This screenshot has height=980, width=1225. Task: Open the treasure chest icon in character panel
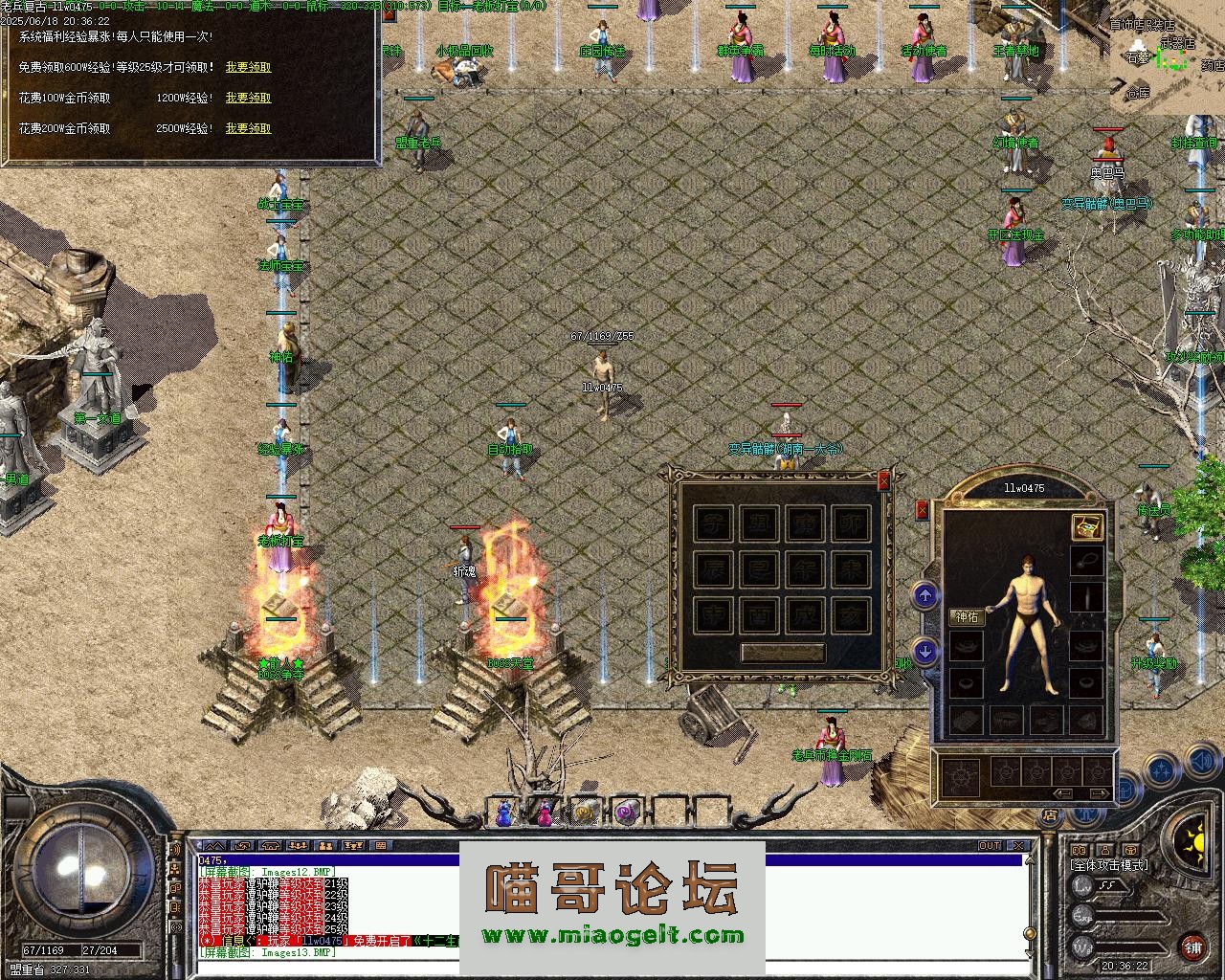(x=1086, y=526)
